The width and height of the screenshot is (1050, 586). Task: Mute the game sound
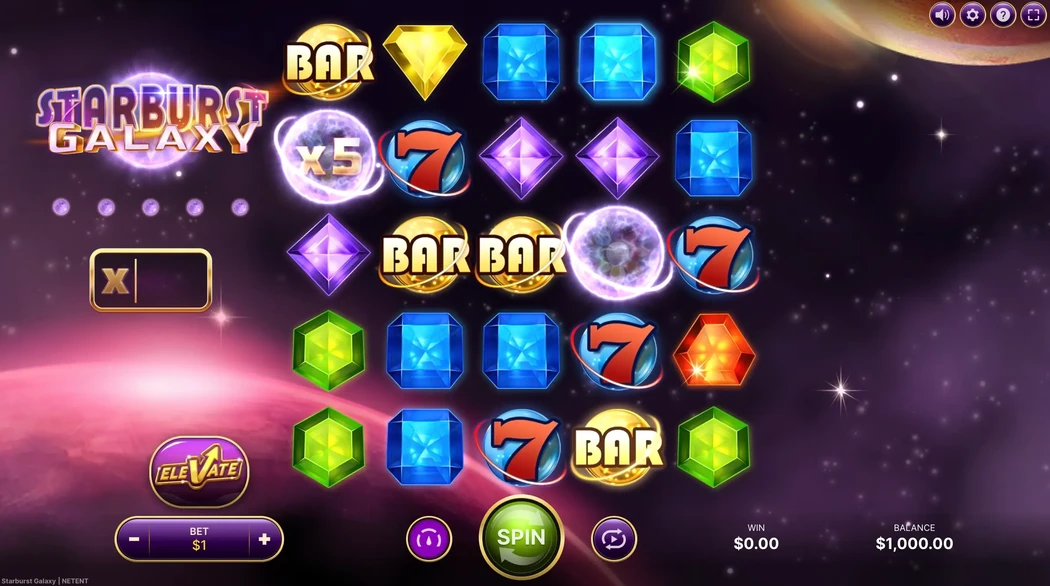pyautogui.click(x=942, y=15)
